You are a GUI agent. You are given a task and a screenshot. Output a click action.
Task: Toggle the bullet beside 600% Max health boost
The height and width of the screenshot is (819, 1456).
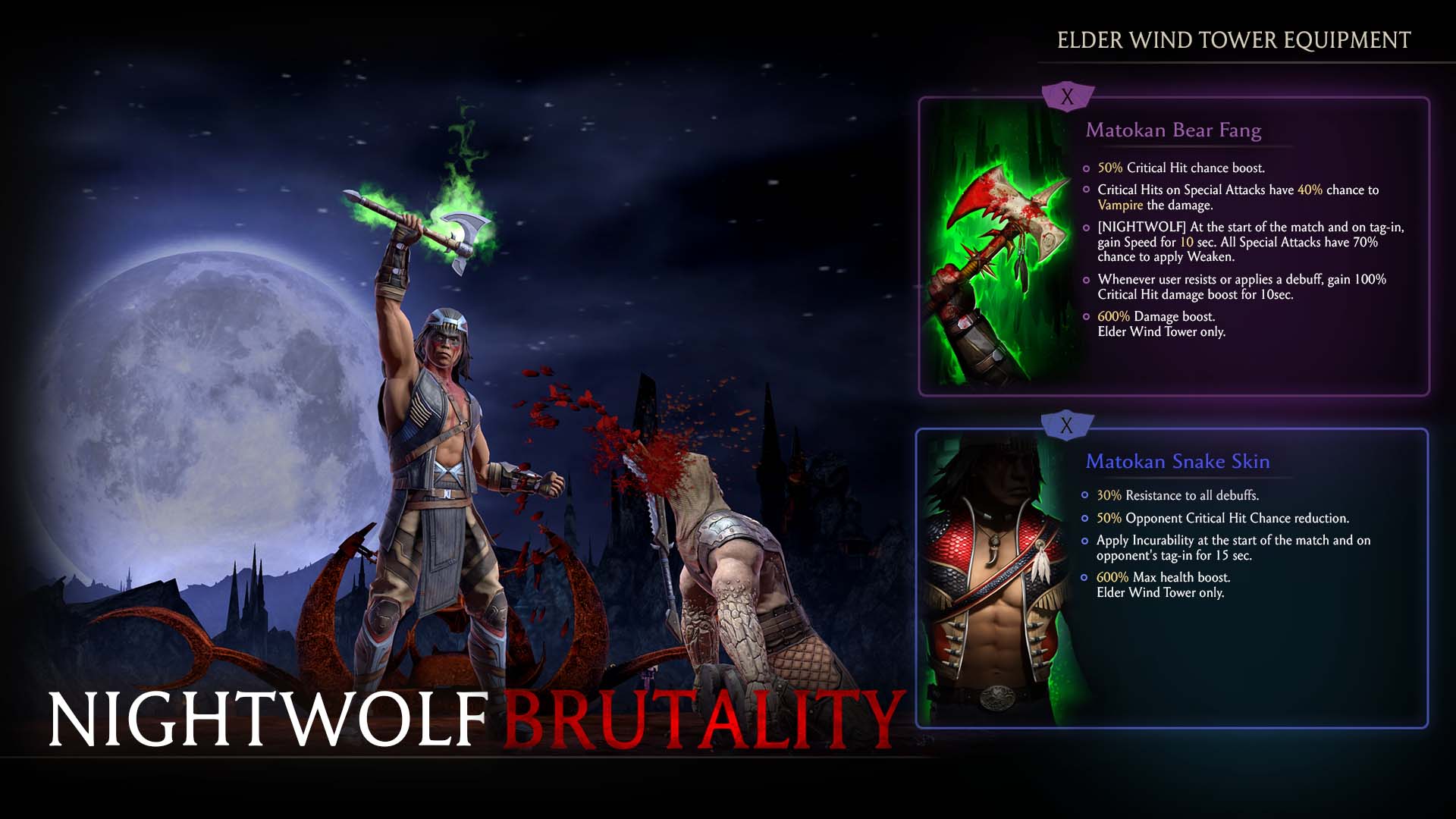click(x=1086, y=577)
